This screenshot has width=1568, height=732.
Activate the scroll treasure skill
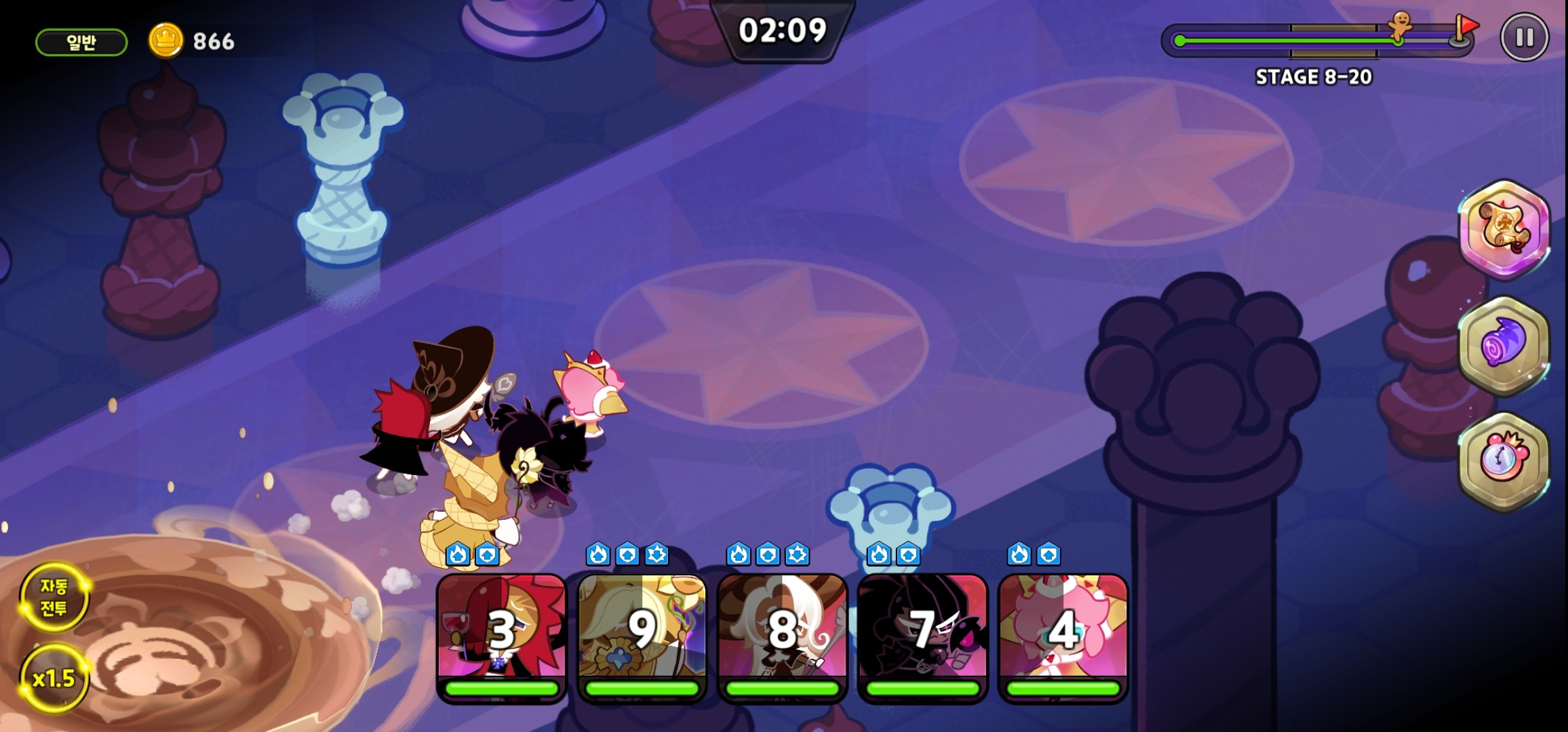[x=1505, y=228]
